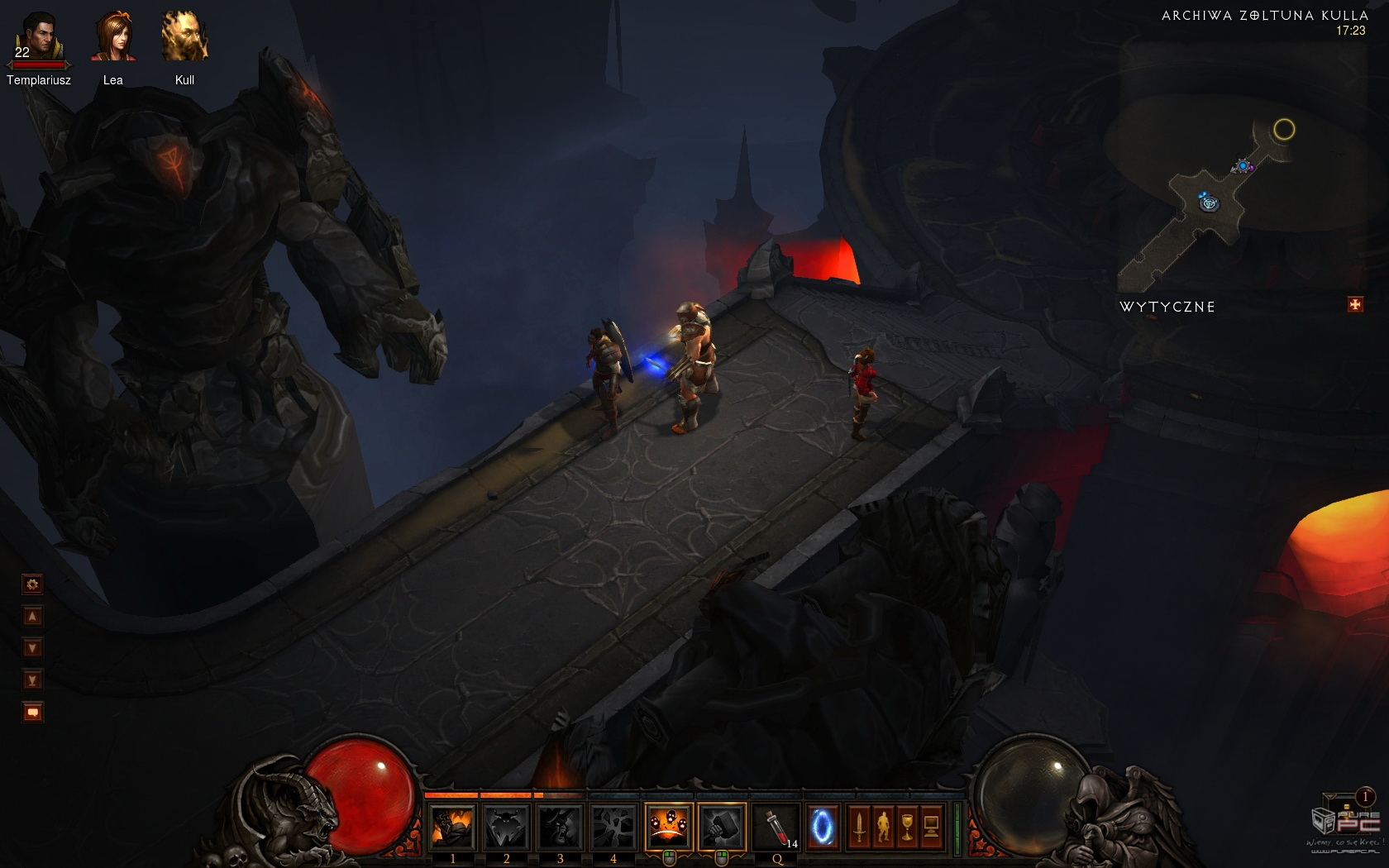
Task: Open the inventory character figure button
Action: (883, 827)
